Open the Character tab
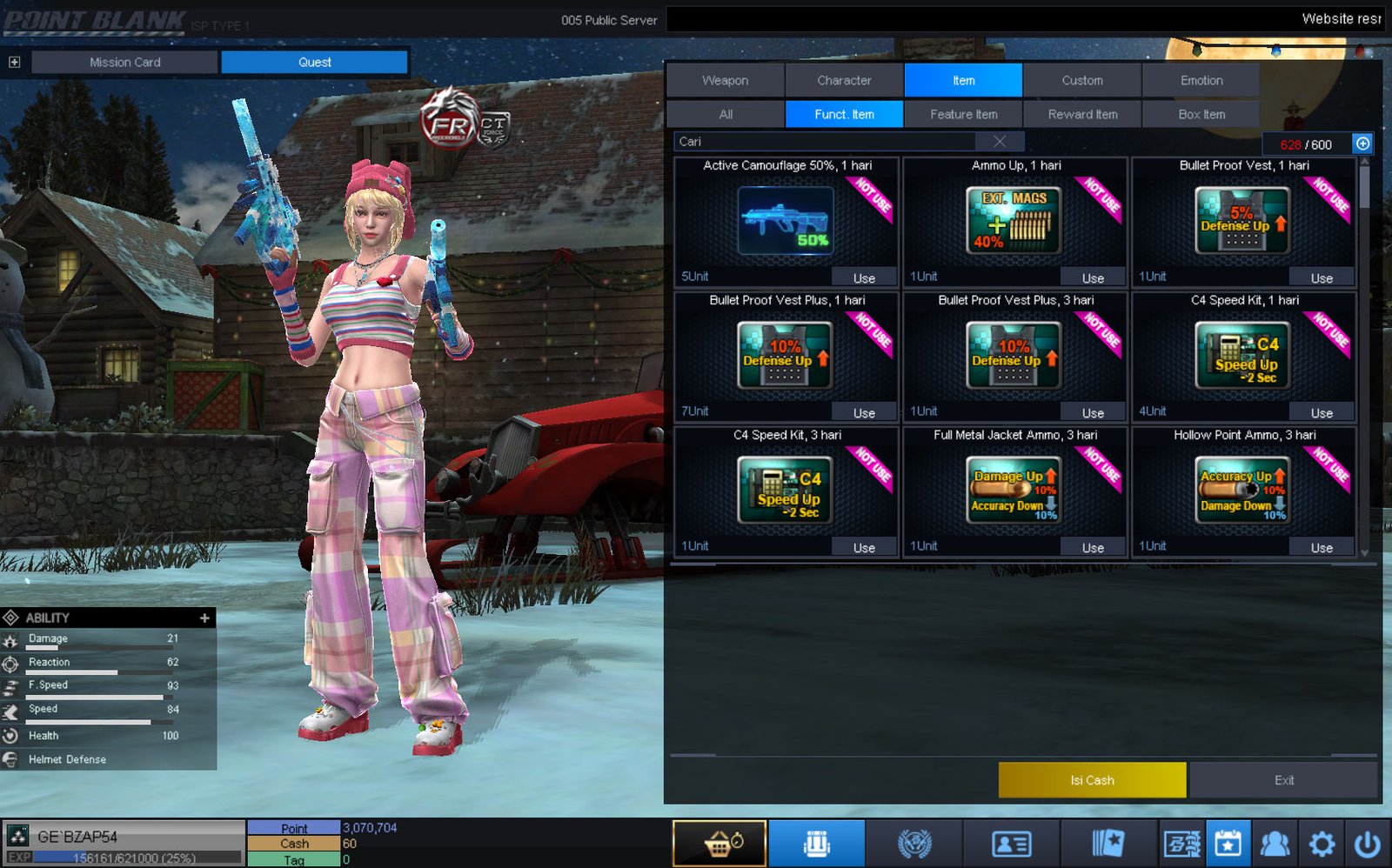This screenshot has width=1392, height=868. (844, 80)
